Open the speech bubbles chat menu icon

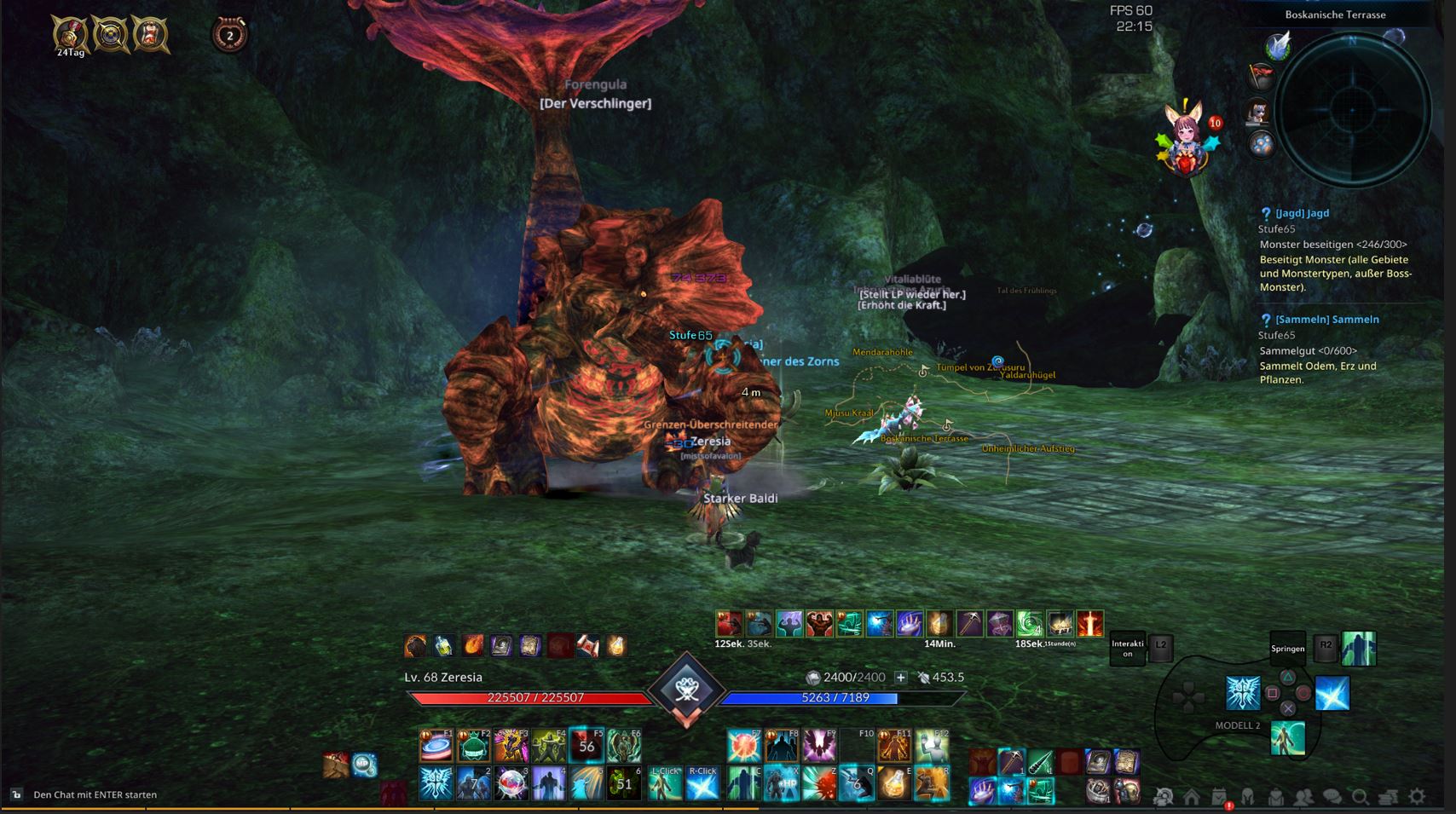click(x=1332, y=797)
